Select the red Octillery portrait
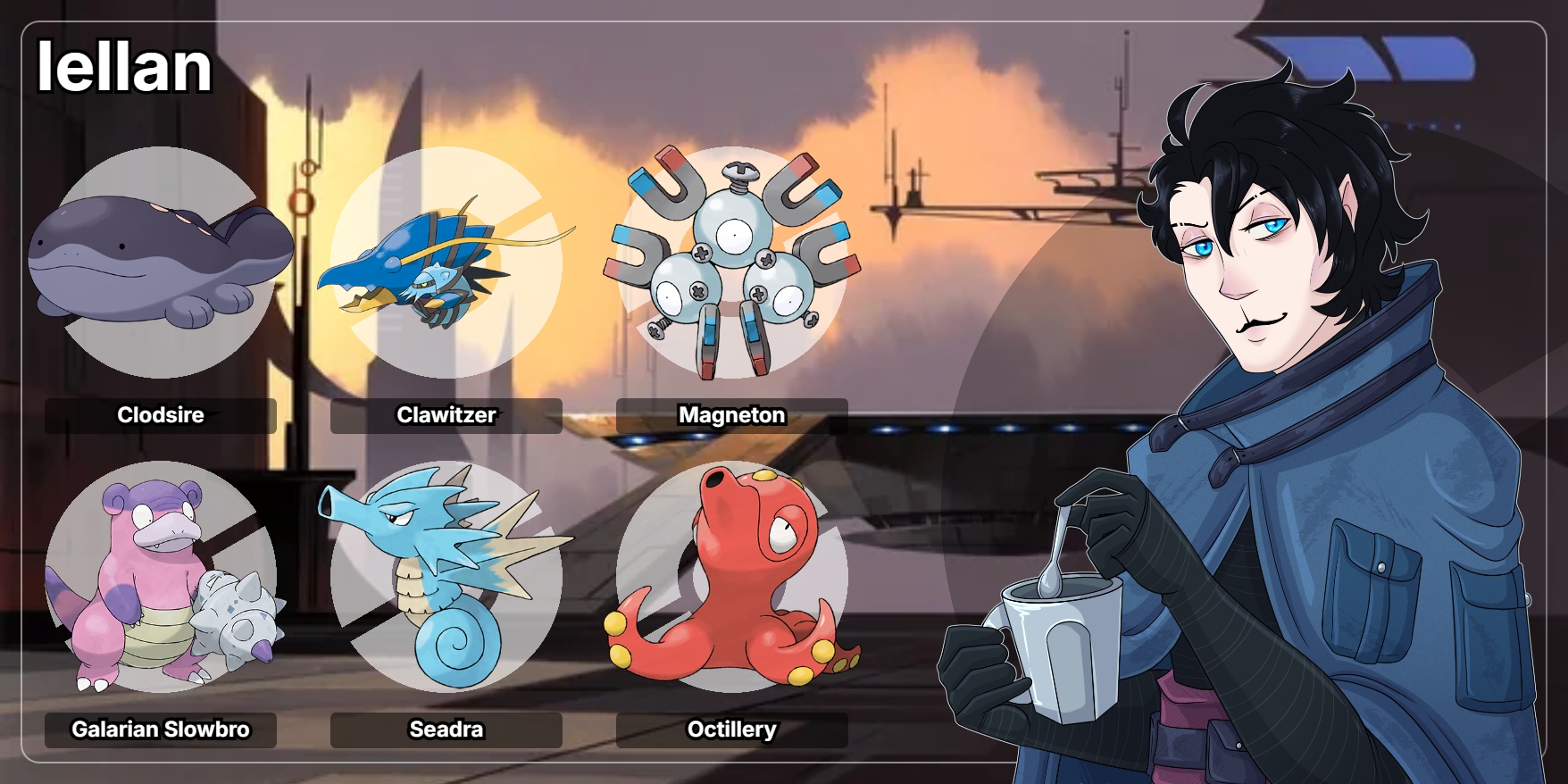This screenshot has width=1568, height=784. pos(731,577)
